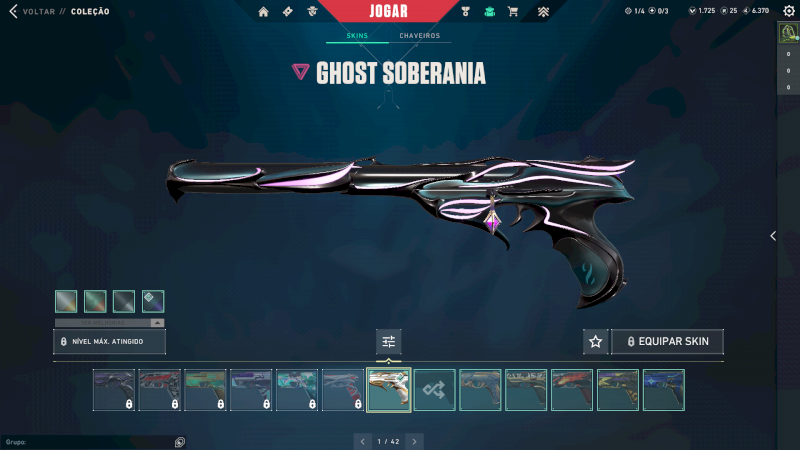Open the collection icon highlighted in green
The width and height of the screenshot is (800, 450).
pyautogui.click(x=489, y=12)
